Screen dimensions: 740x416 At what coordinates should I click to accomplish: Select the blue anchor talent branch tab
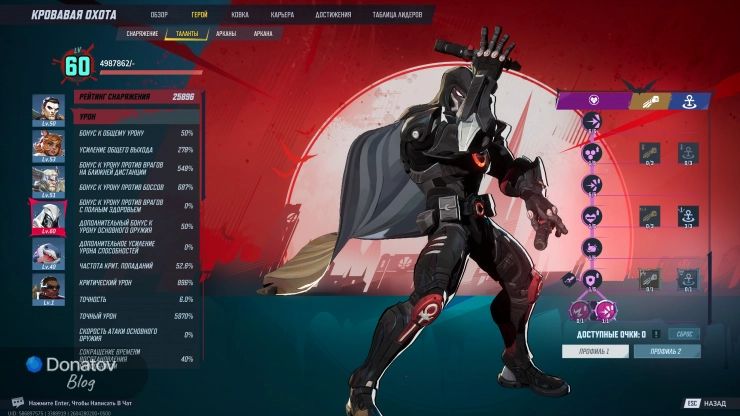click(x=689, y=100)
